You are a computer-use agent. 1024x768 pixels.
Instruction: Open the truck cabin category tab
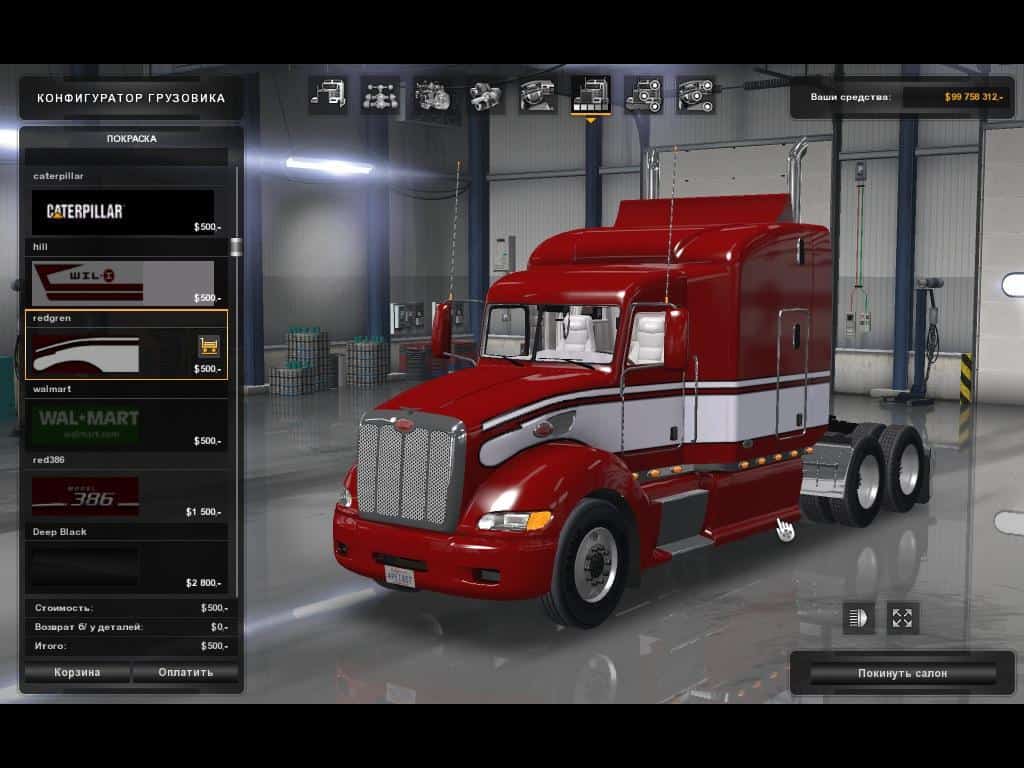pos(328,95)
